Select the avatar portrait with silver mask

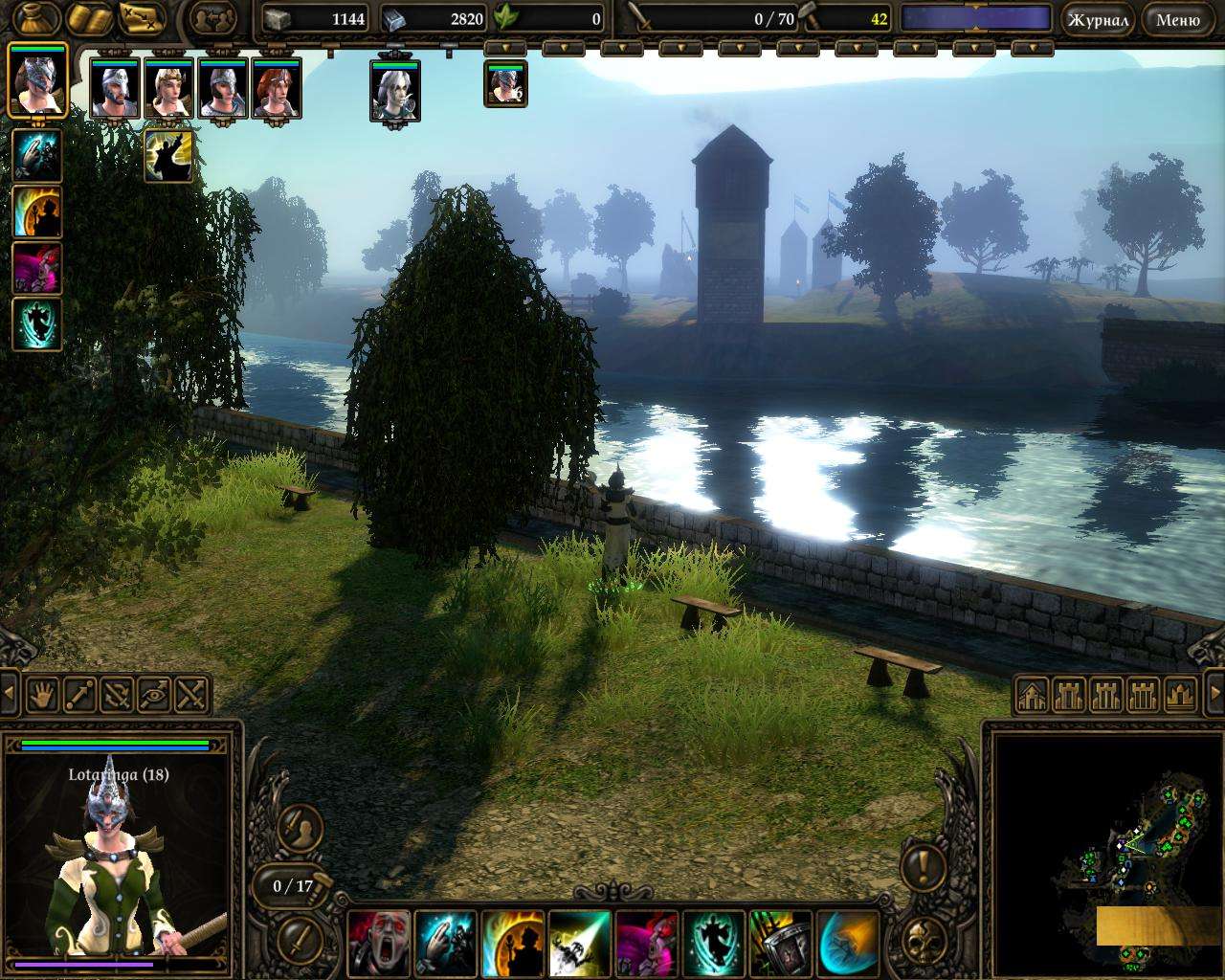(x=37, y=79)
